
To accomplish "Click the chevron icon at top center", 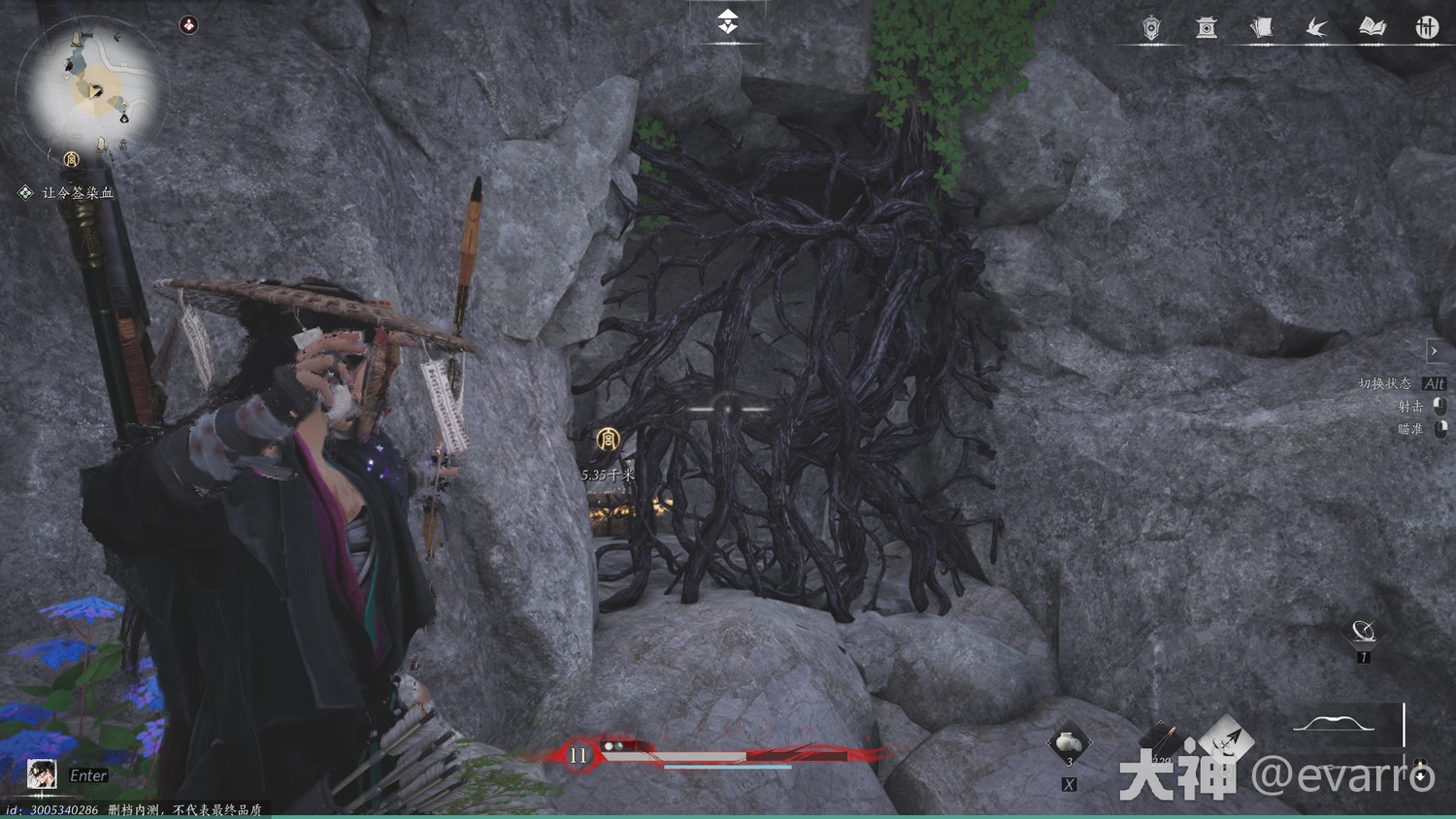I will [727, 21].
